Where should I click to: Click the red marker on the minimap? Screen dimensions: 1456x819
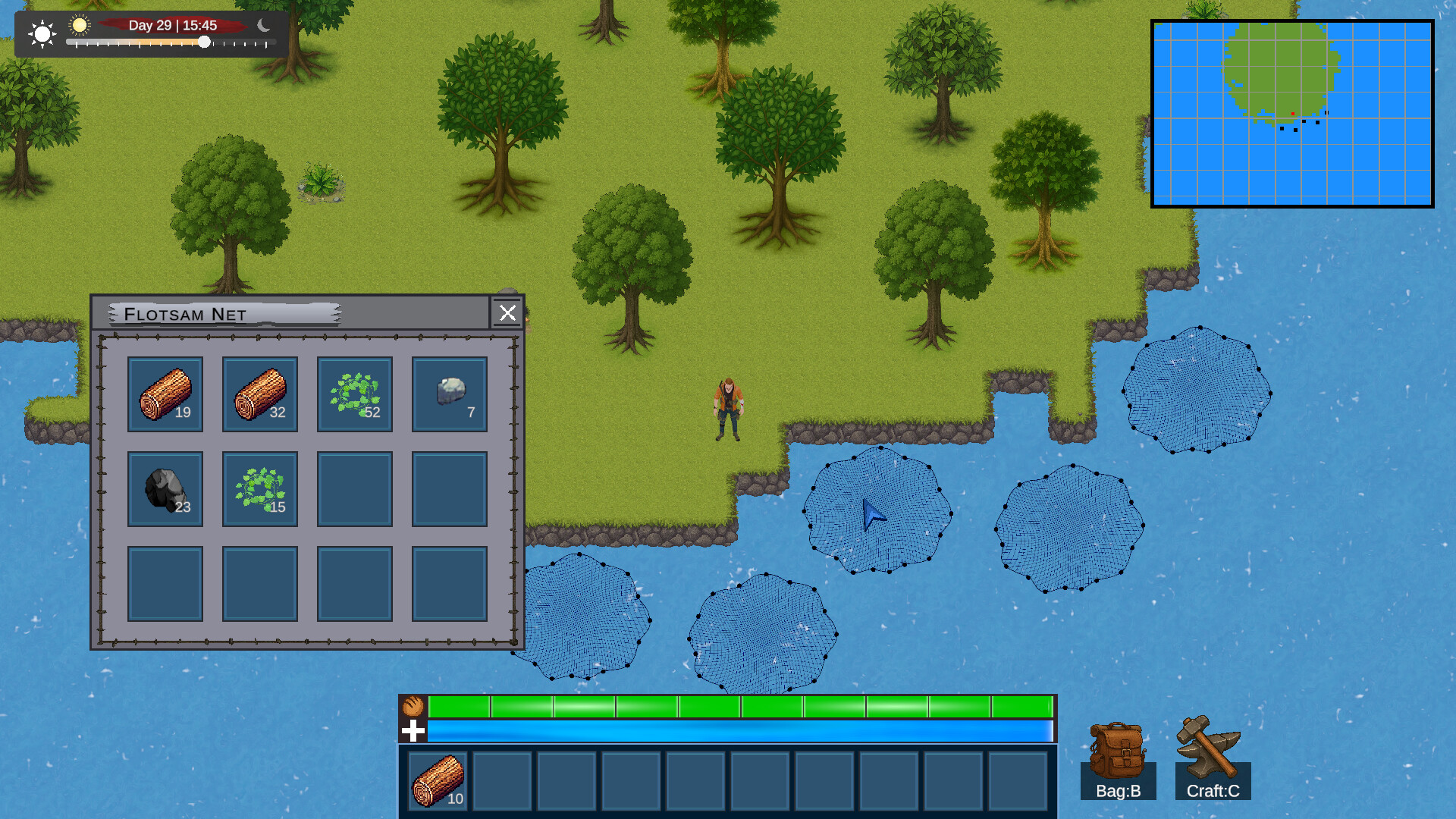[x=1294, y=112]
